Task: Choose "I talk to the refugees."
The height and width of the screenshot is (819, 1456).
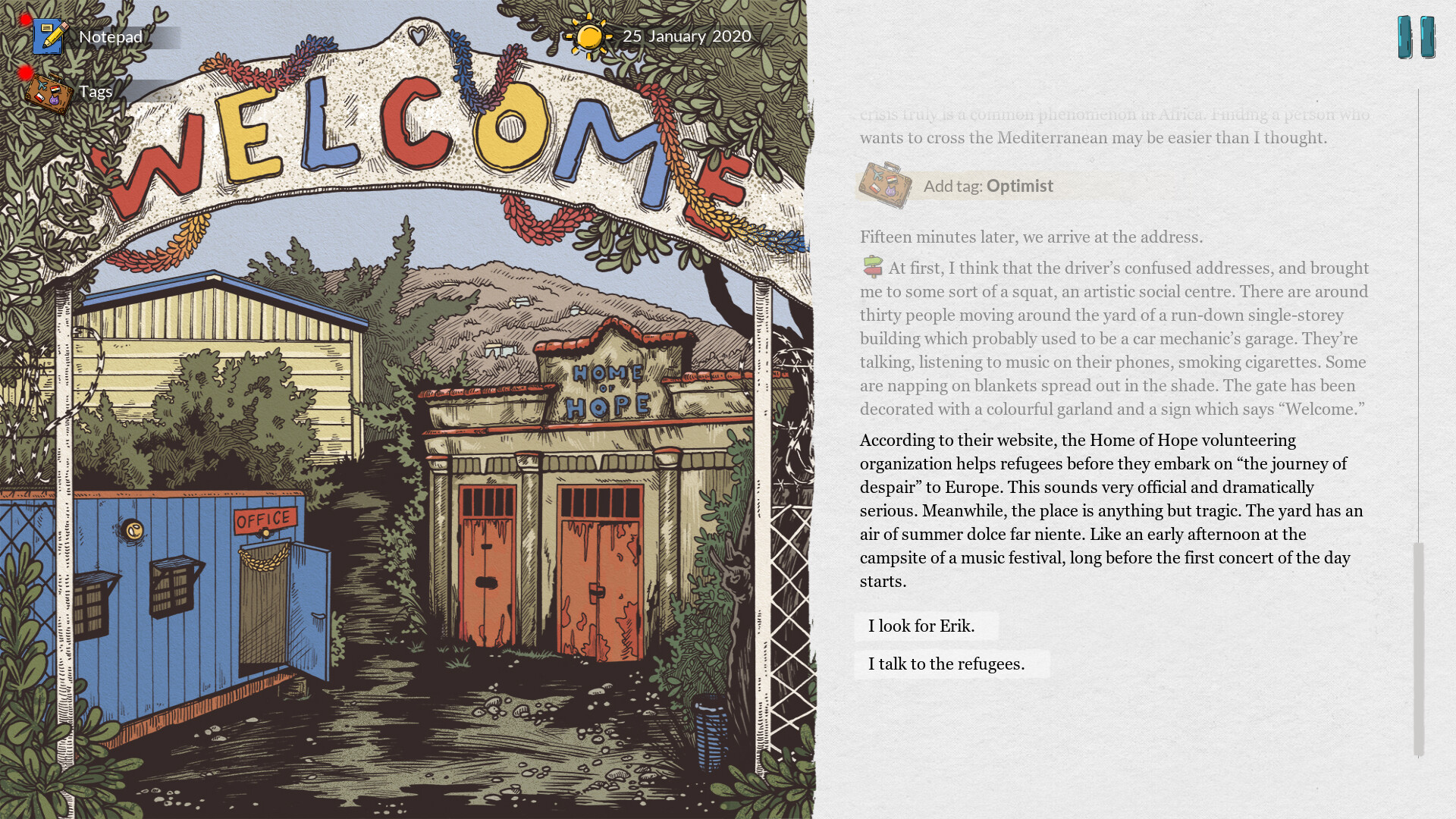Action: click(x=946, y=664)
